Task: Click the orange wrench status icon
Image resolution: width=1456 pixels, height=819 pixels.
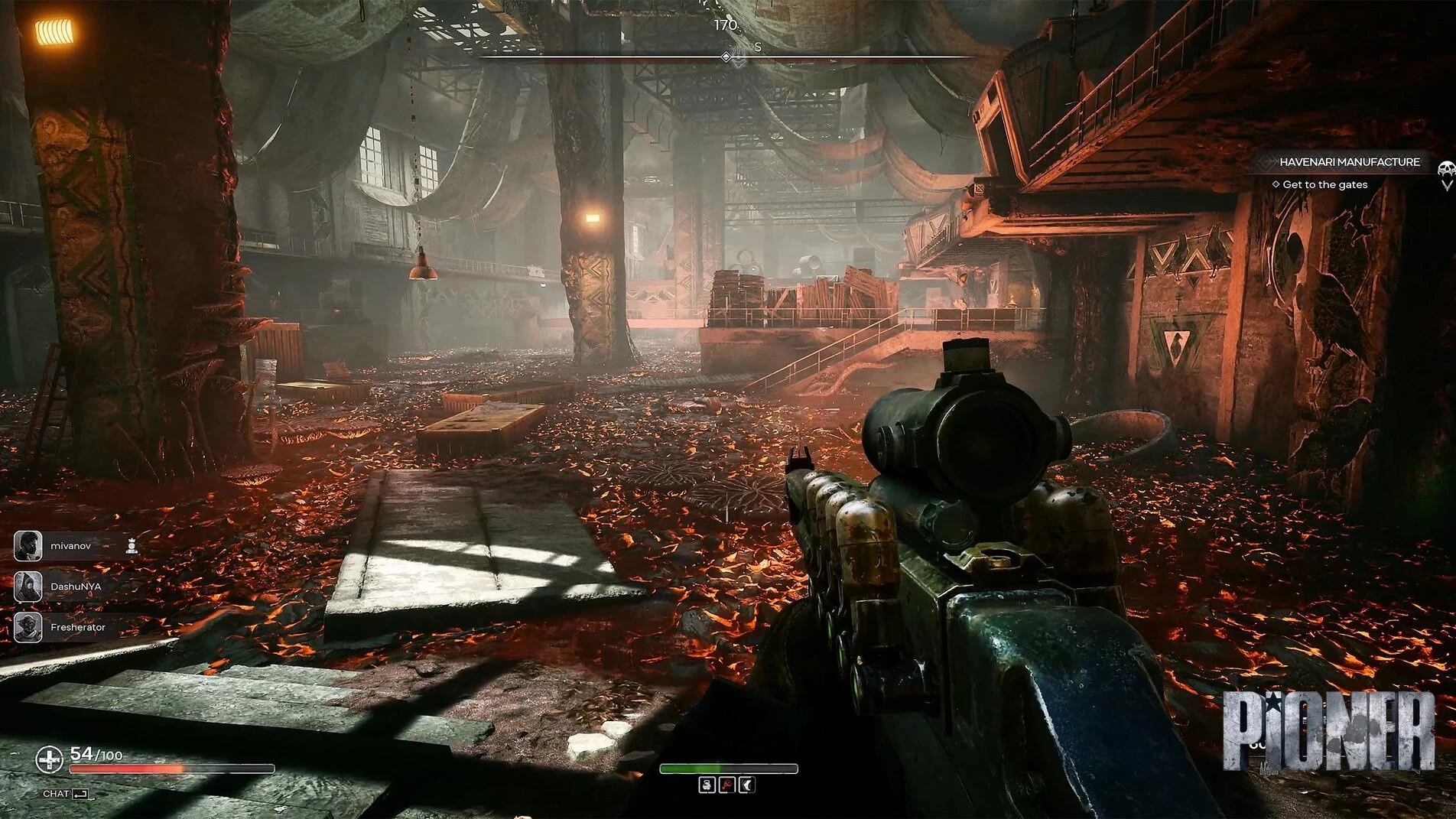Action: (726, 785)
